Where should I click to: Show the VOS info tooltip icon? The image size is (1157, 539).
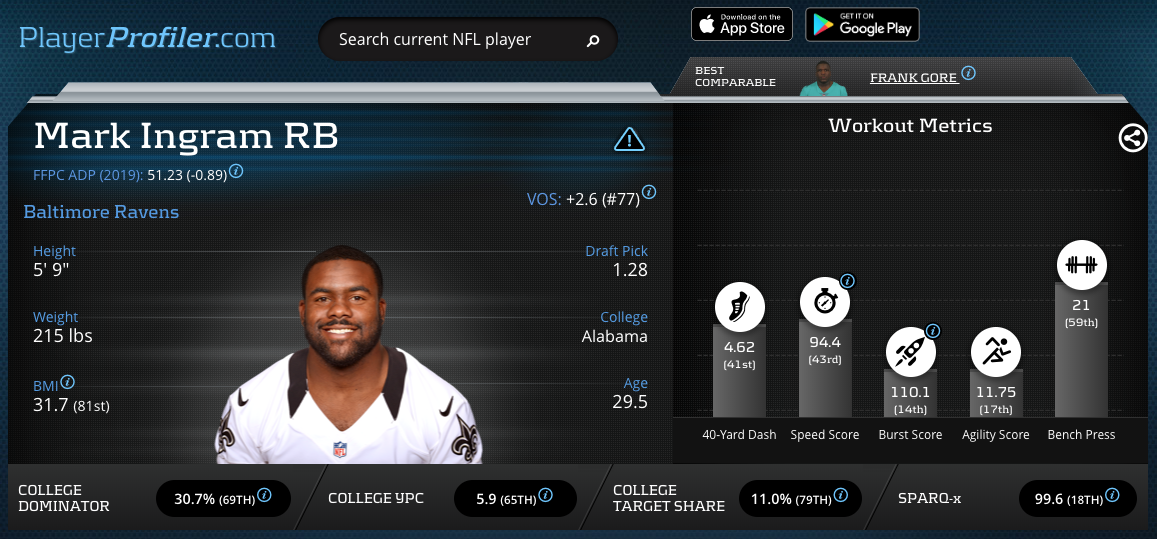[x=649, y=192]
